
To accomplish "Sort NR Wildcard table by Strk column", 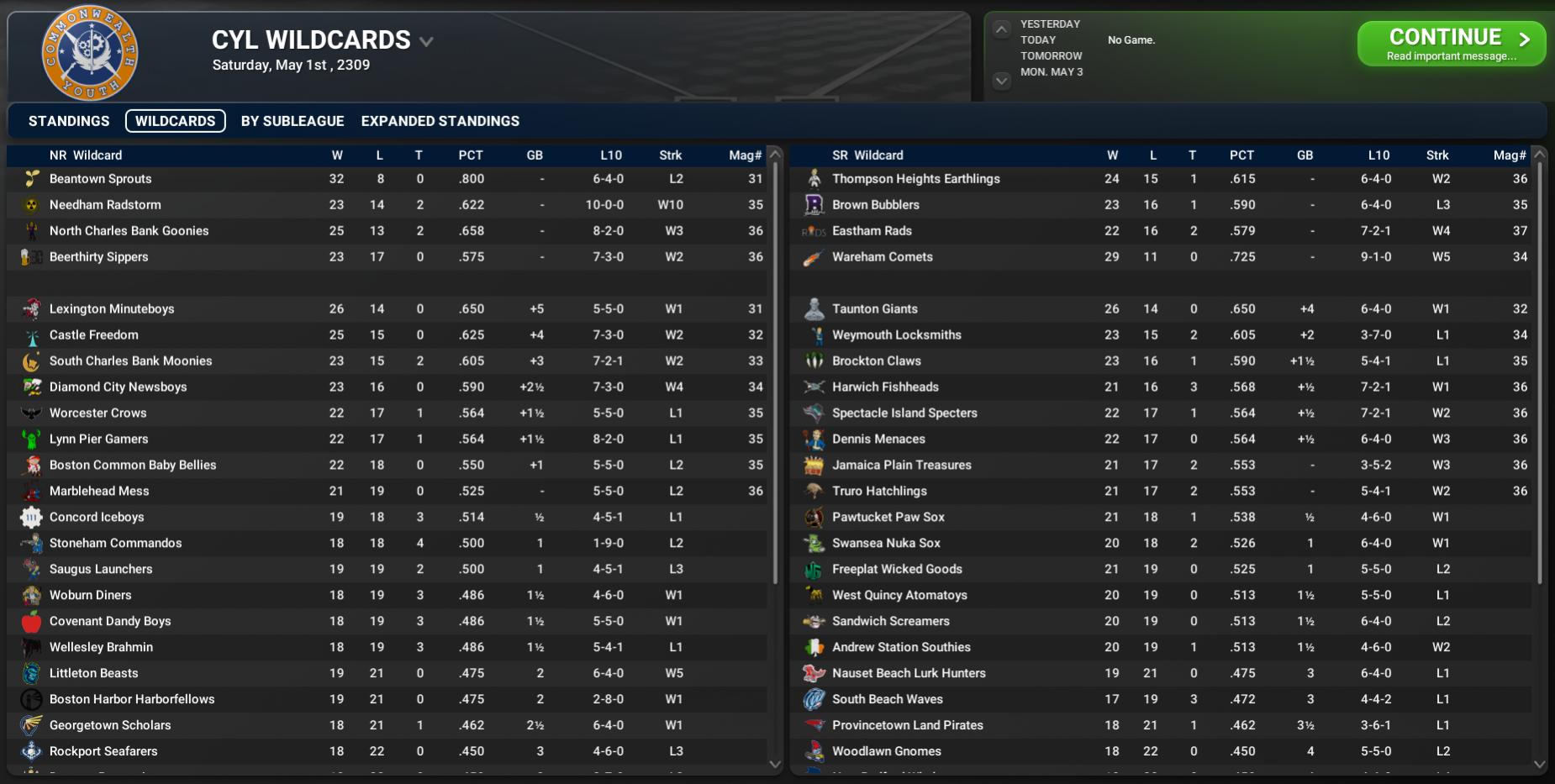I will (670, 155).
